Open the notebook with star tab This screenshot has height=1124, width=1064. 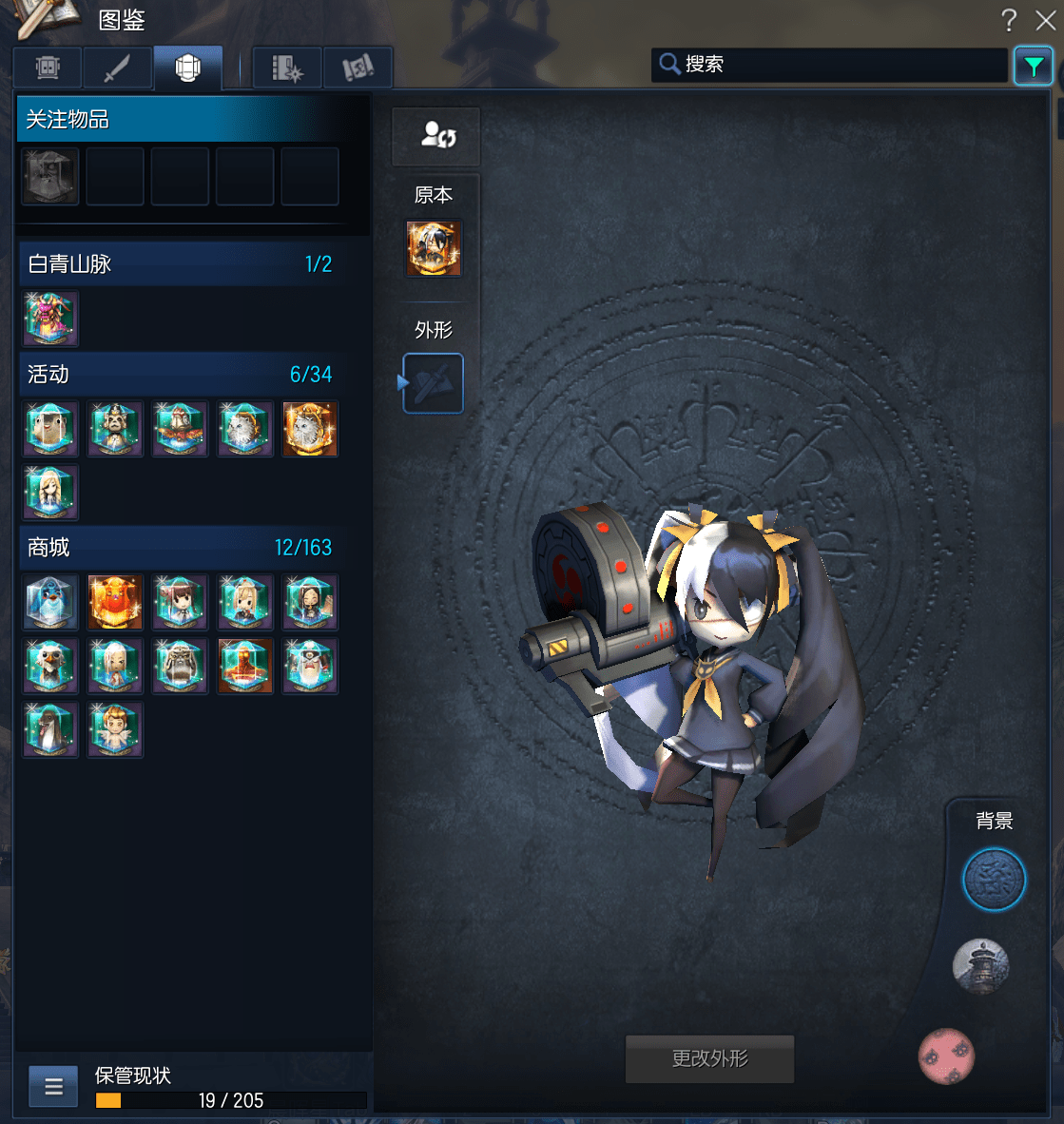coord(286,68)
